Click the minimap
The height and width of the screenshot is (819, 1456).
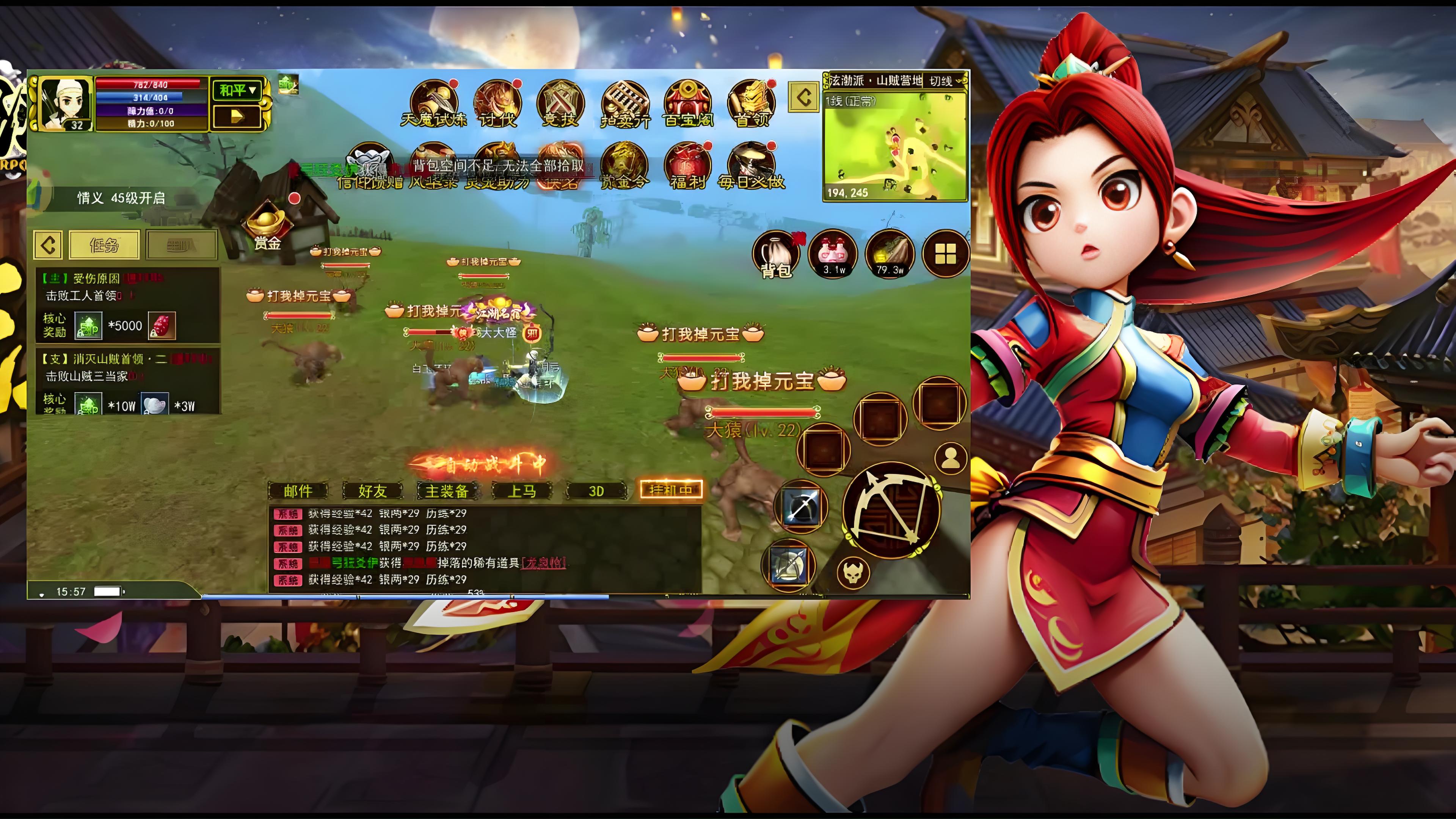tap(894, 146)
